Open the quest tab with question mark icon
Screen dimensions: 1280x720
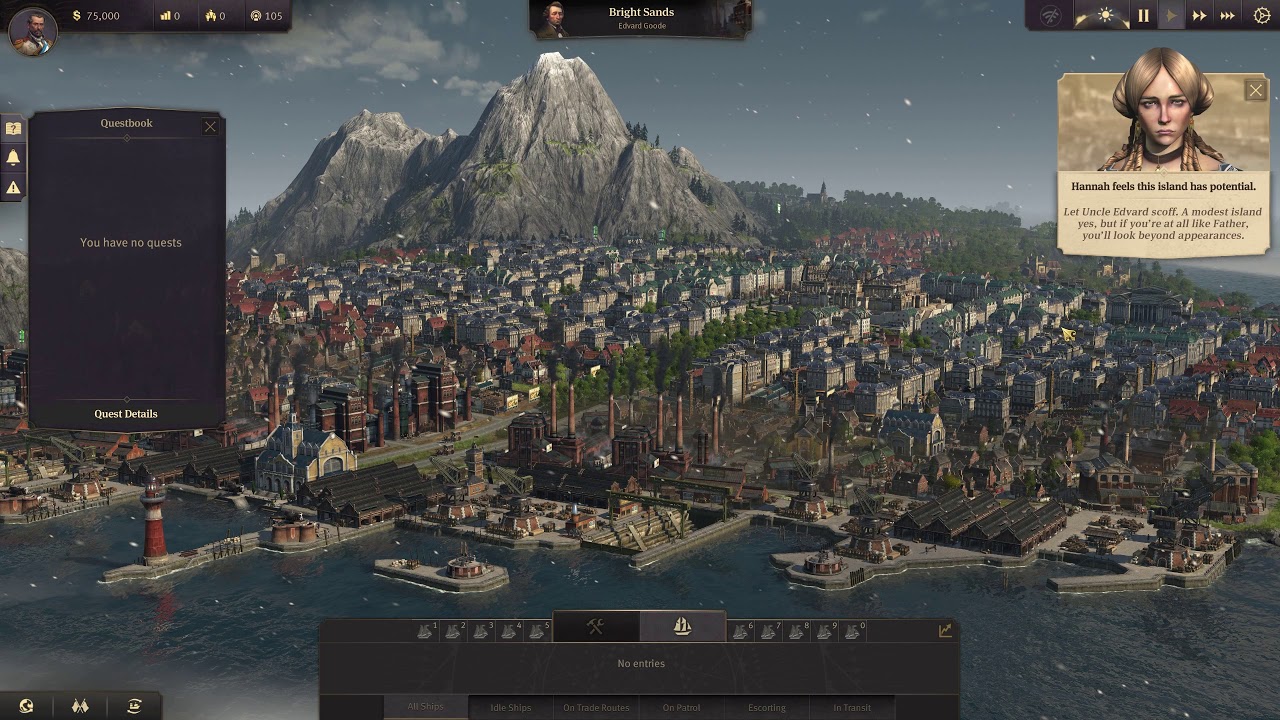pos(13,128)
